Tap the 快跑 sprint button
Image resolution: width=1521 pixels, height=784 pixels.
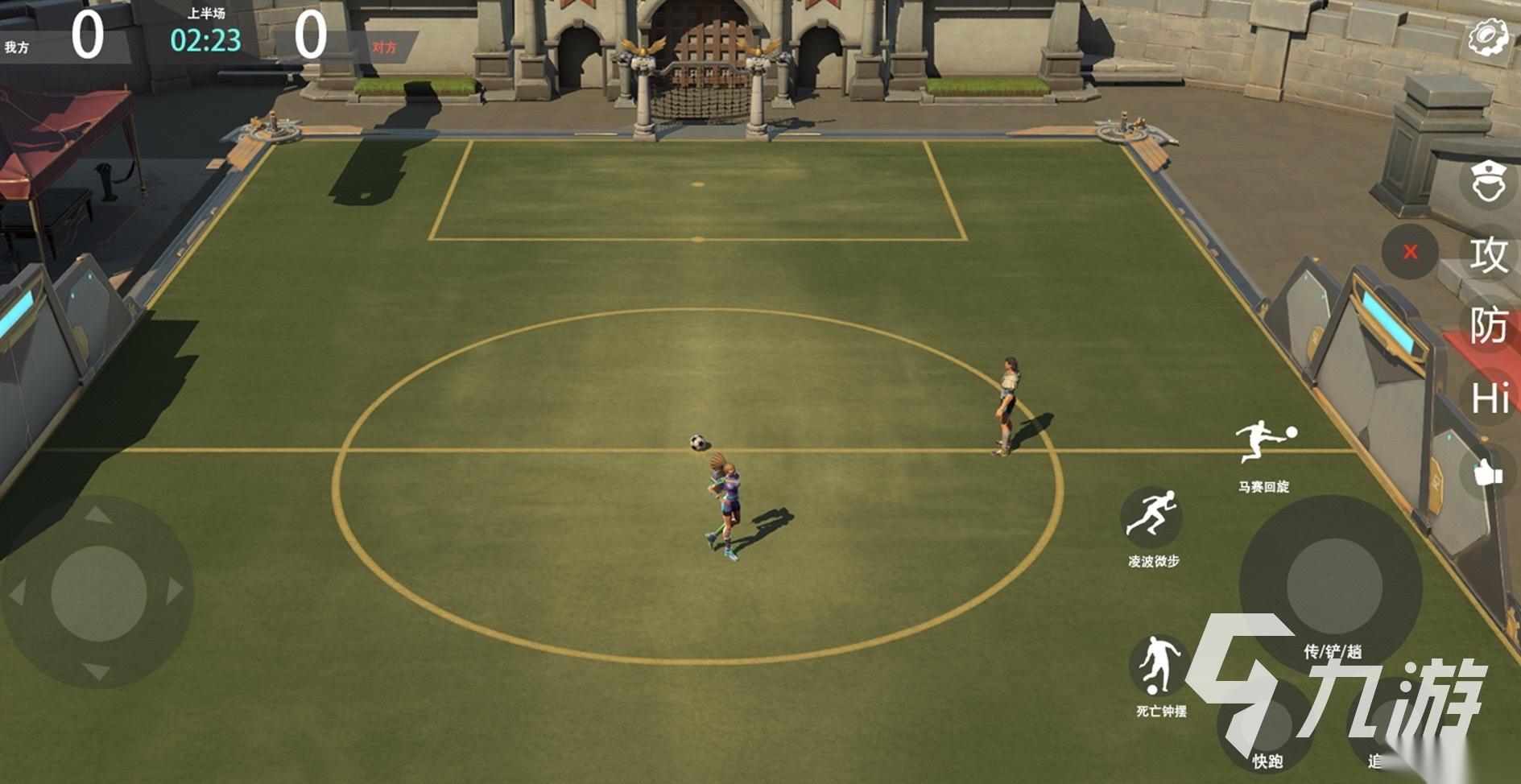1266,724
